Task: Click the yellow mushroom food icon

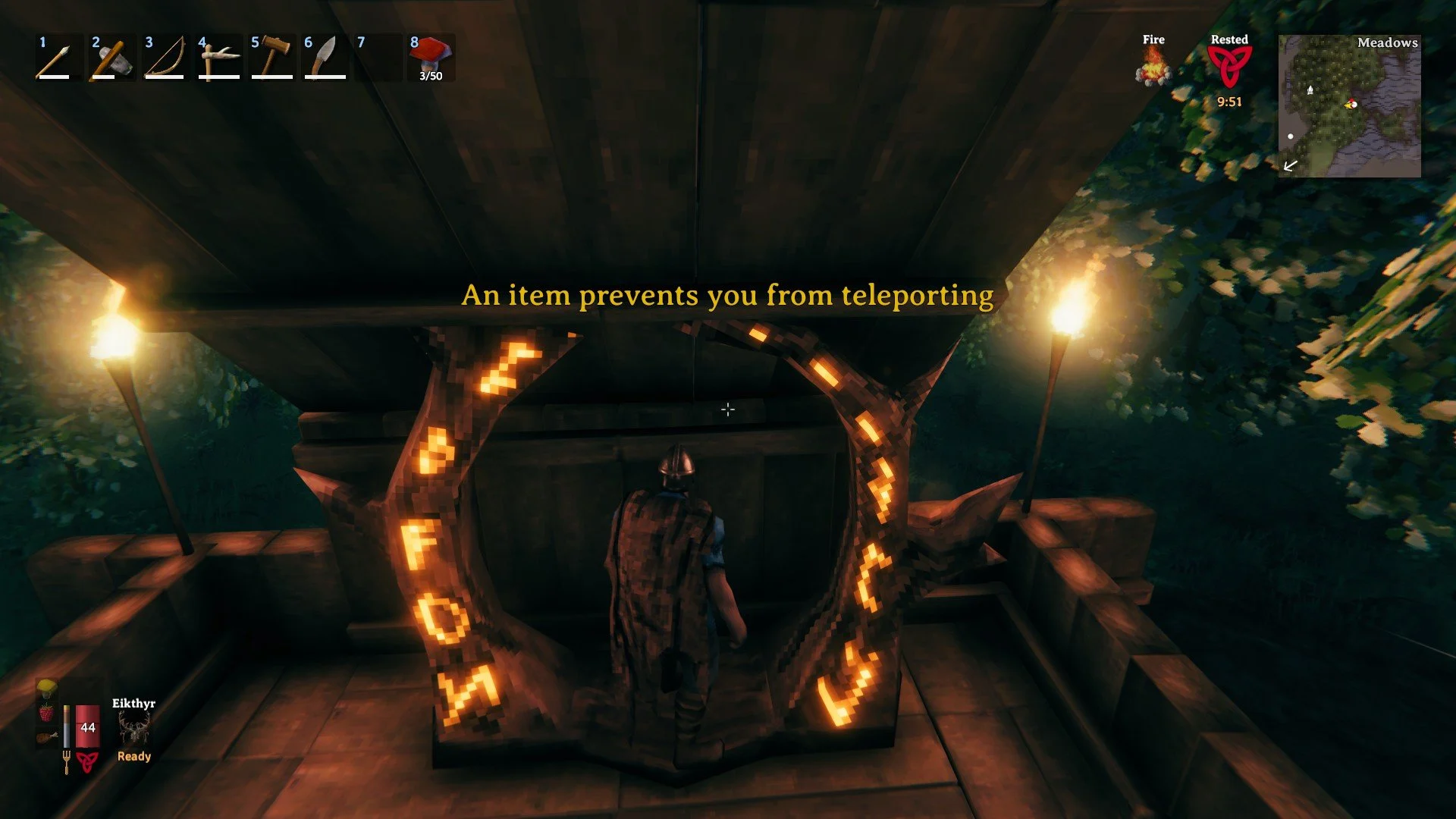Action: click(47, 689)
